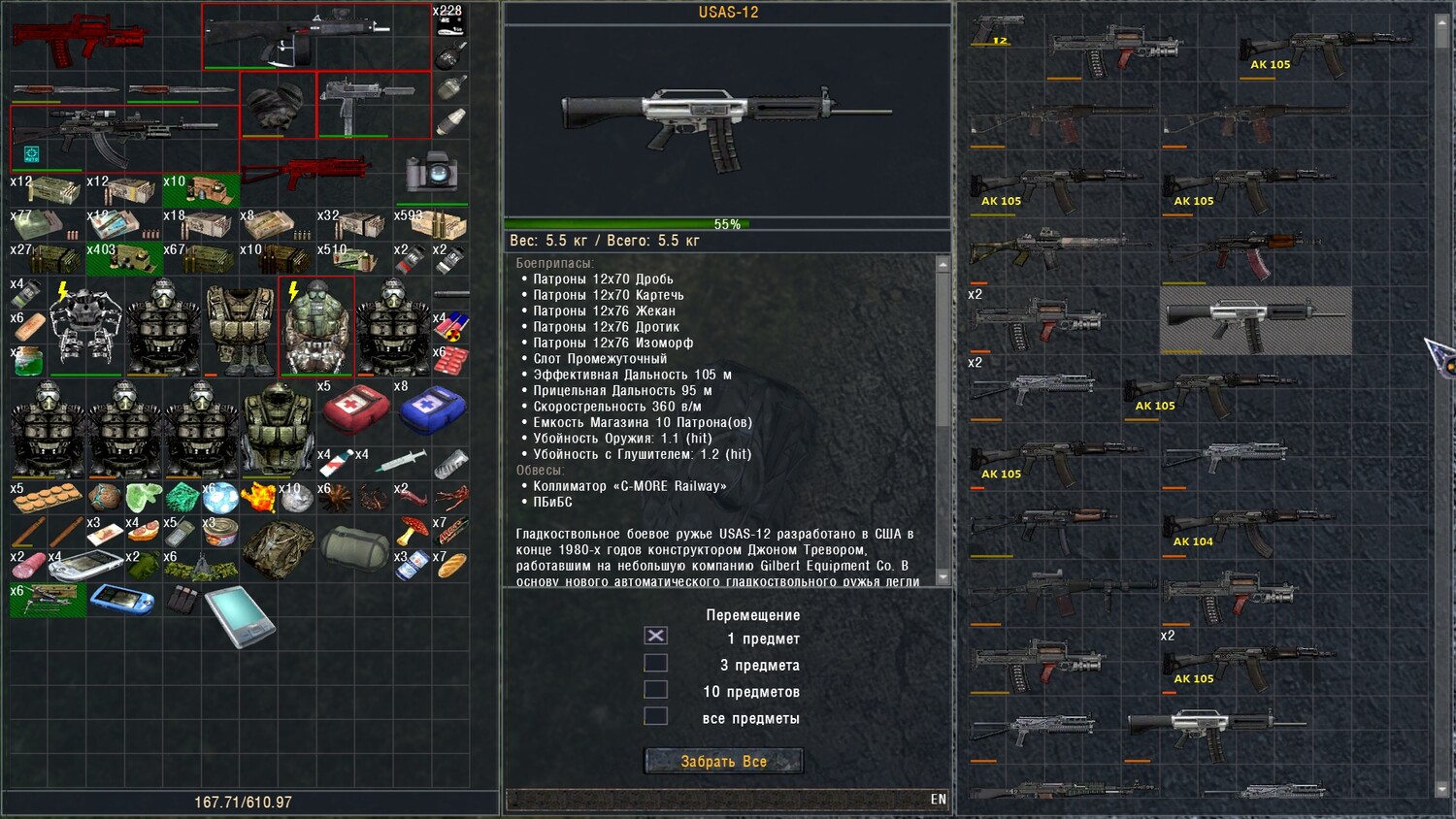Toggle the "все предметы" checkbox
Image resolution: width=1456 pixels, height=819 pixels.
click(656, 716)
